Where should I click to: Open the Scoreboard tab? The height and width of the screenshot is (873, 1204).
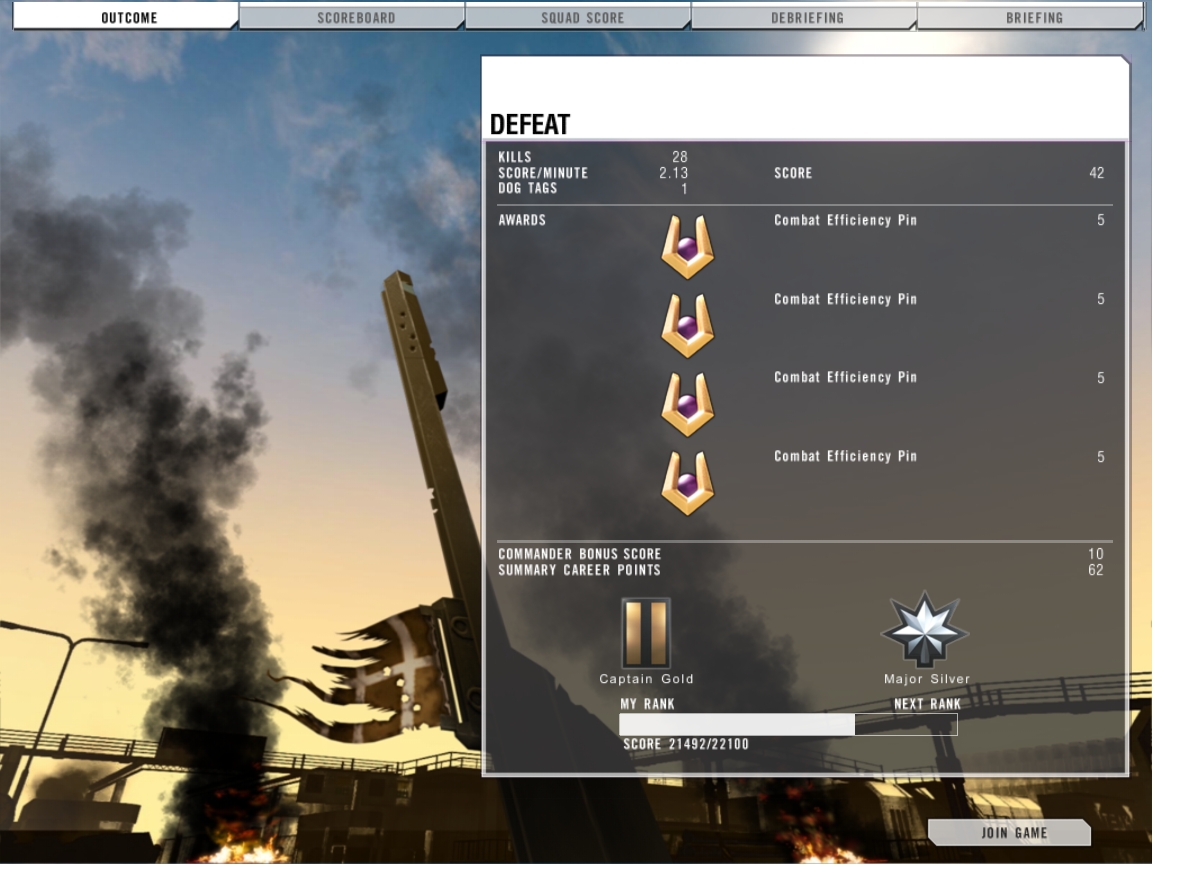355,17
